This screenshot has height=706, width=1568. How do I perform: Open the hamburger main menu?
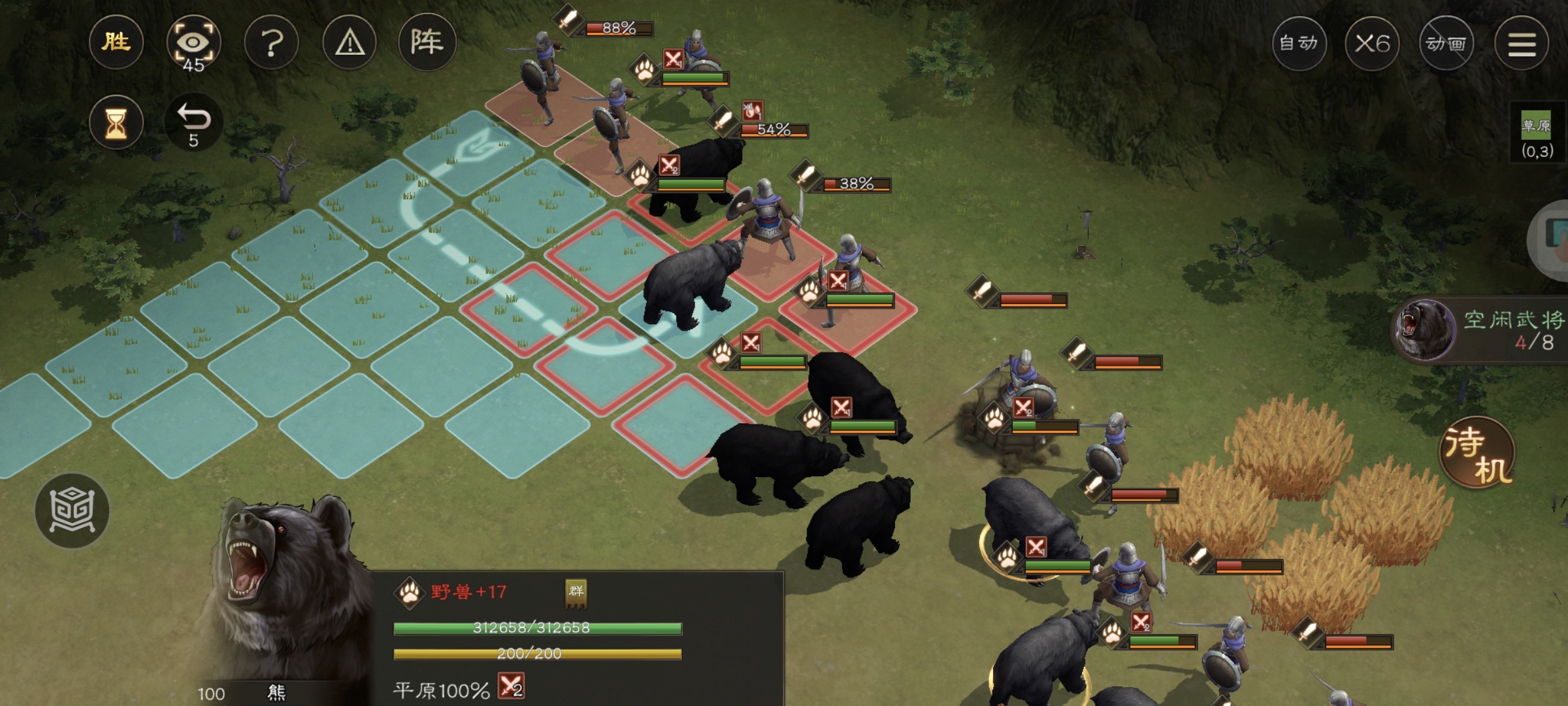1522,44
